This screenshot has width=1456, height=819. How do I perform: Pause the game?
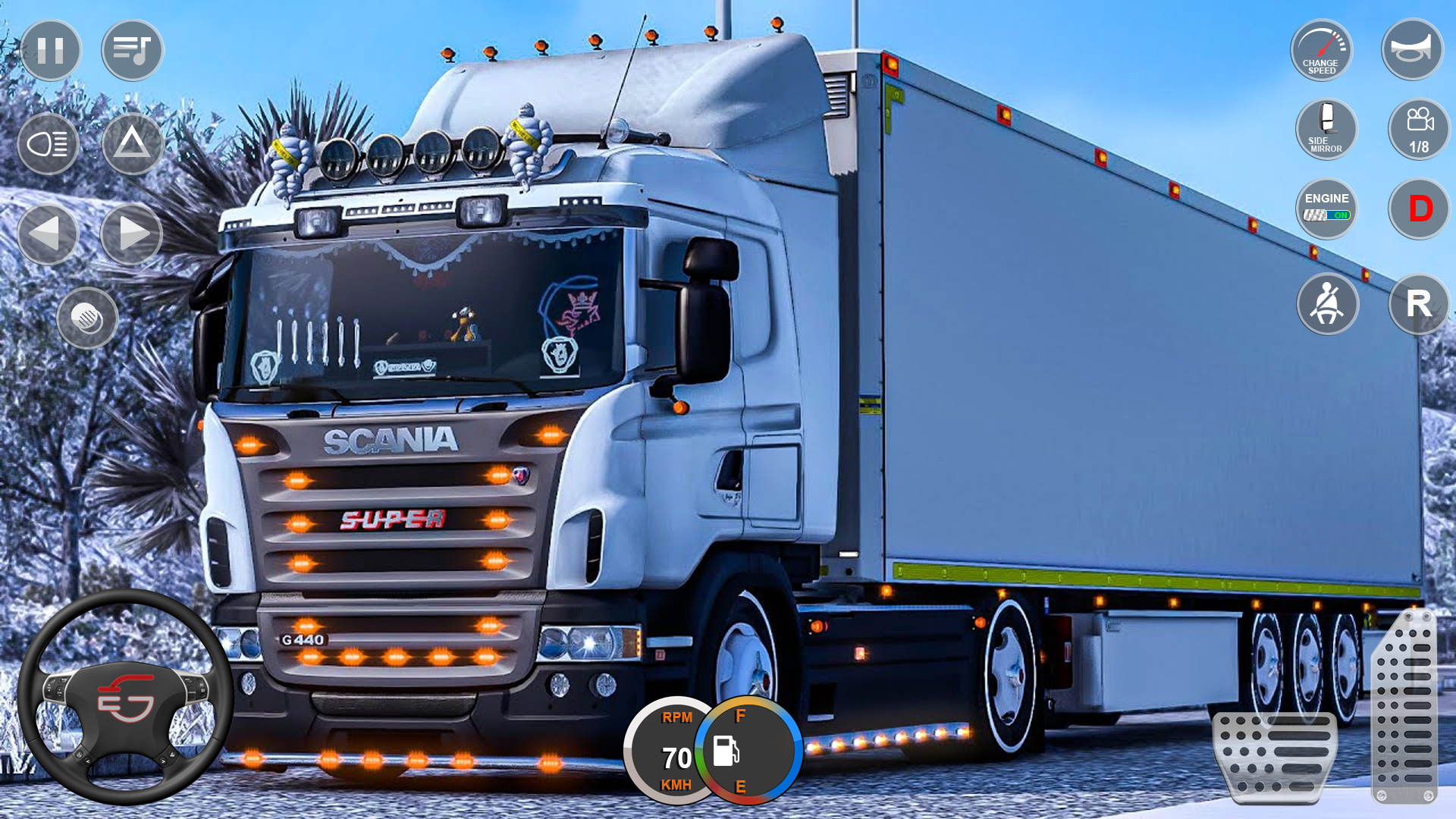[50, 50]
